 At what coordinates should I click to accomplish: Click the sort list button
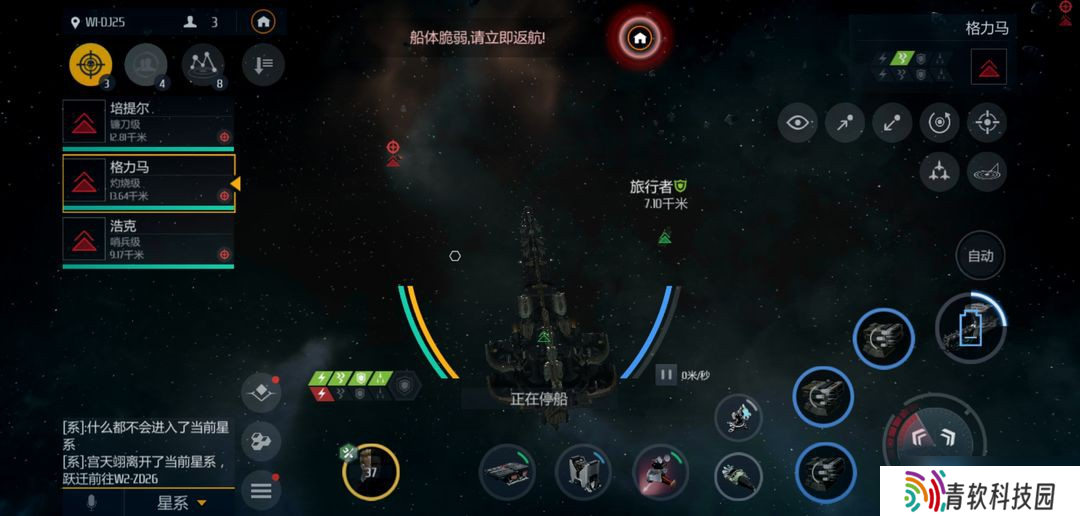coord(263,65)
